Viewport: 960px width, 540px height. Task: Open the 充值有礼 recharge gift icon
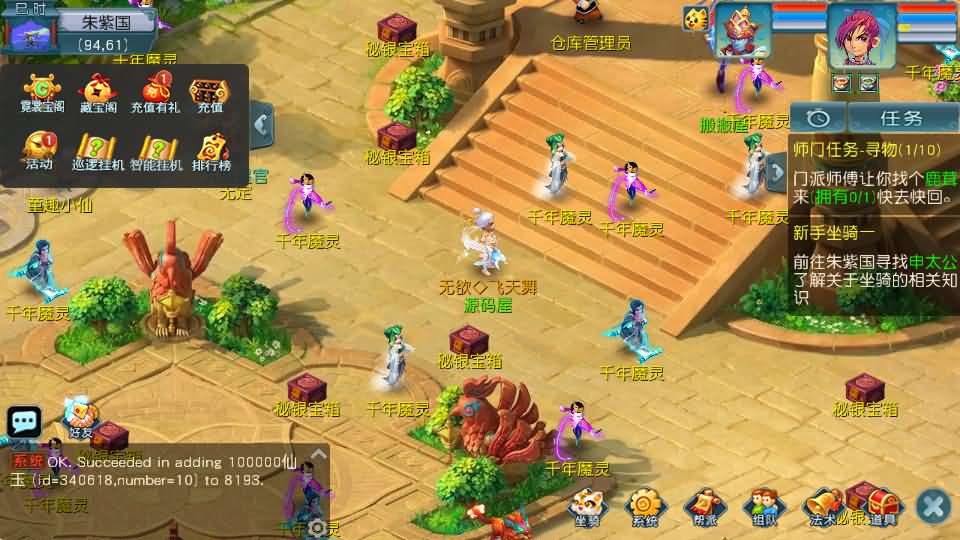click(154, 93)
